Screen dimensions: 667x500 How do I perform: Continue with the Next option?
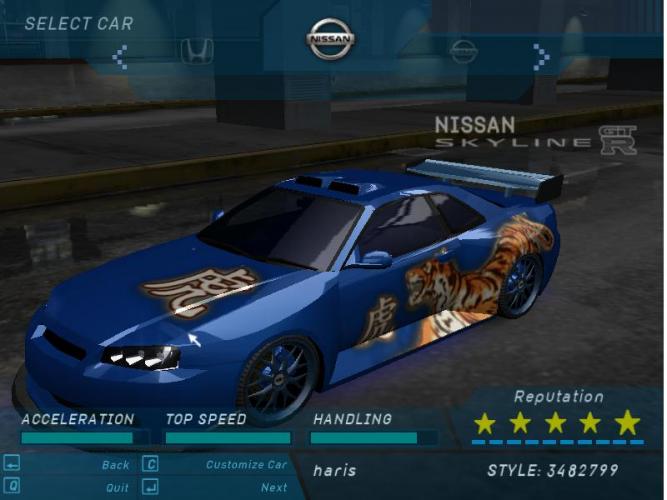[274, 488]
